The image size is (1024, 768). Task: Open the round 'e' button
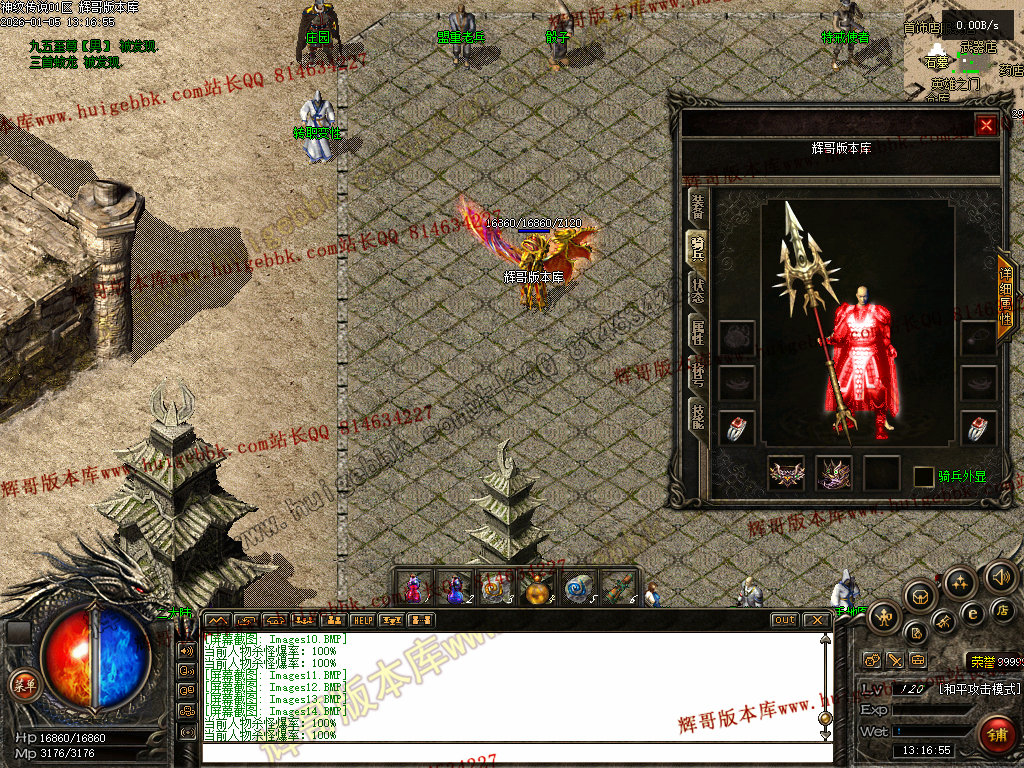(x=971, y=614)
